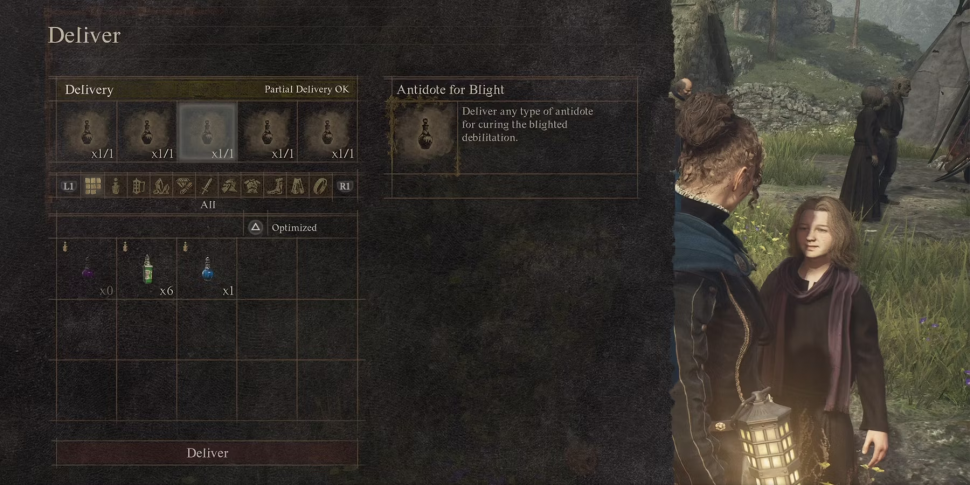Show the helmet head armor tab
Image resolution: width=970 pixels, height=485 pixels.
point(229,186)
